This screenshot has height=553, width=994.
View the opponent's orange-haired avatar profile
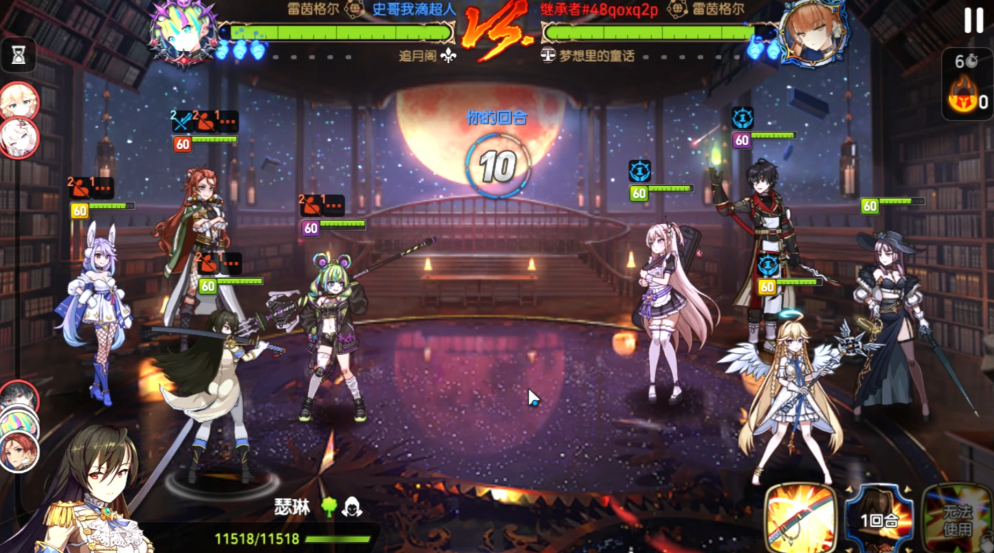pyautogui.click(x=810, y=32)
